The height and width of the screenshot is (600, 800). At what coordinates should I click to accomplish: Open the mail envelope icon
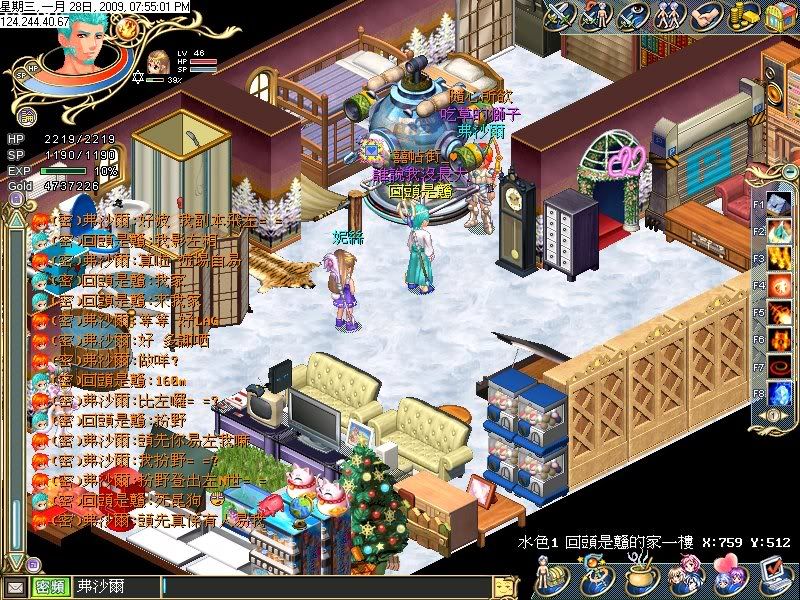[x=16, y=587]
